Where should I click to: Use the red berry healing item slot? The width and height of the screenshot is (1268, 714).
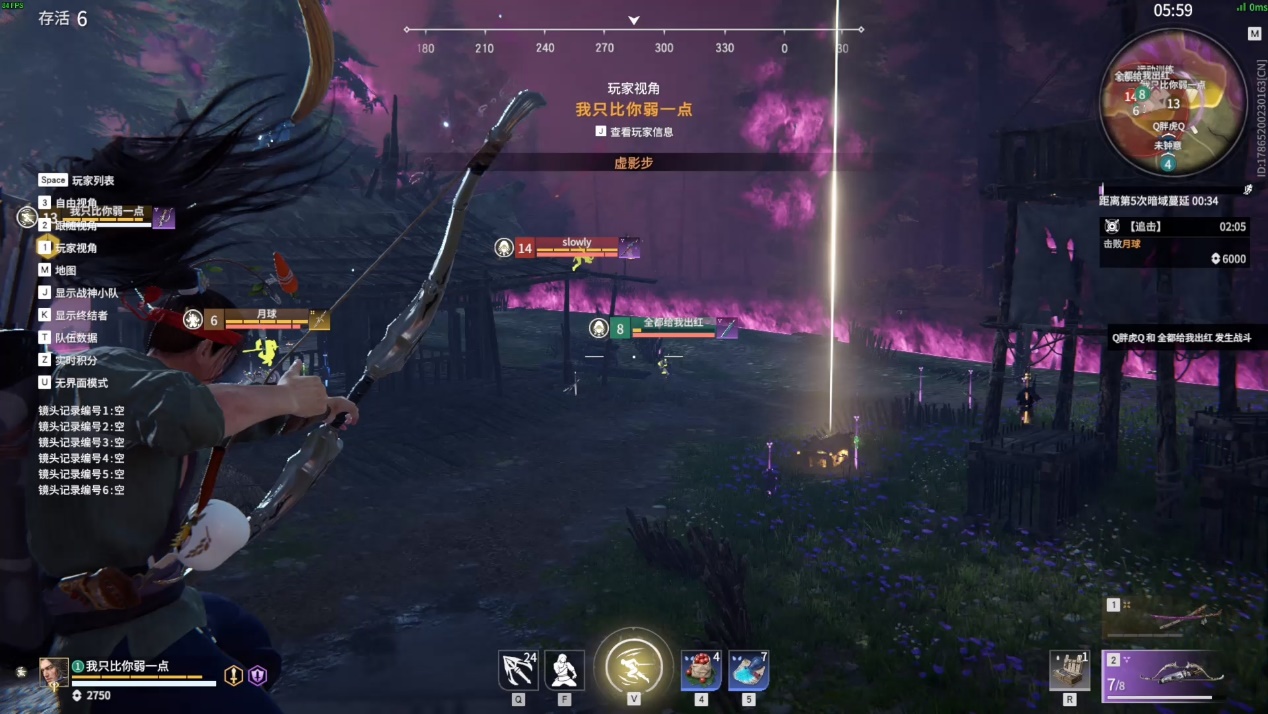(x=701, y=670)
